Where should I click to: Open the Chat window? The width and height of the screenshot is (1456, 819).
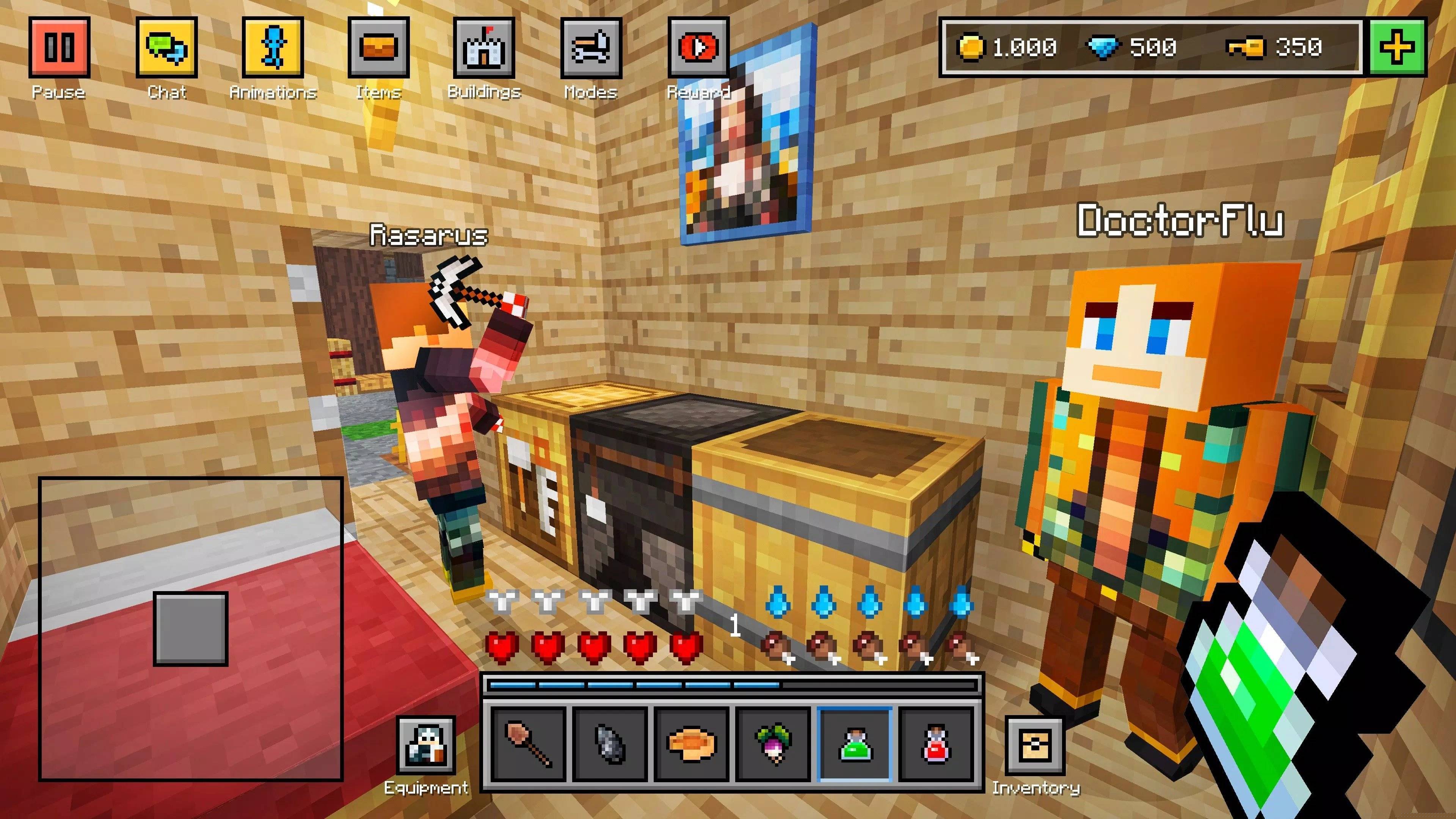tap(166, 47)
